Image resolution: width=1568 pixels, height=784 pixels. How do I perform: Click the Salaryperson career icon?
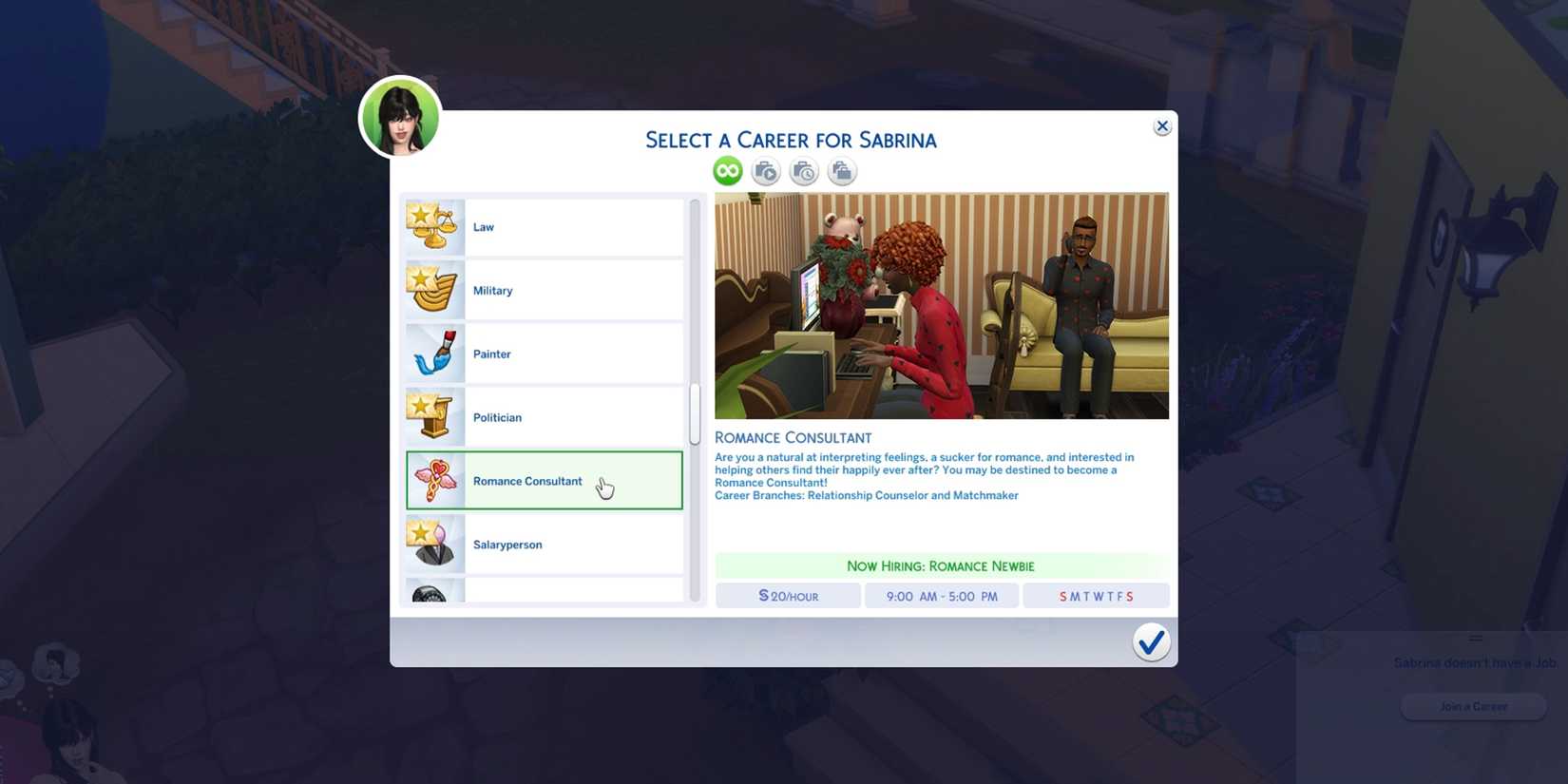pyautogui.click(x=434, y=544)
